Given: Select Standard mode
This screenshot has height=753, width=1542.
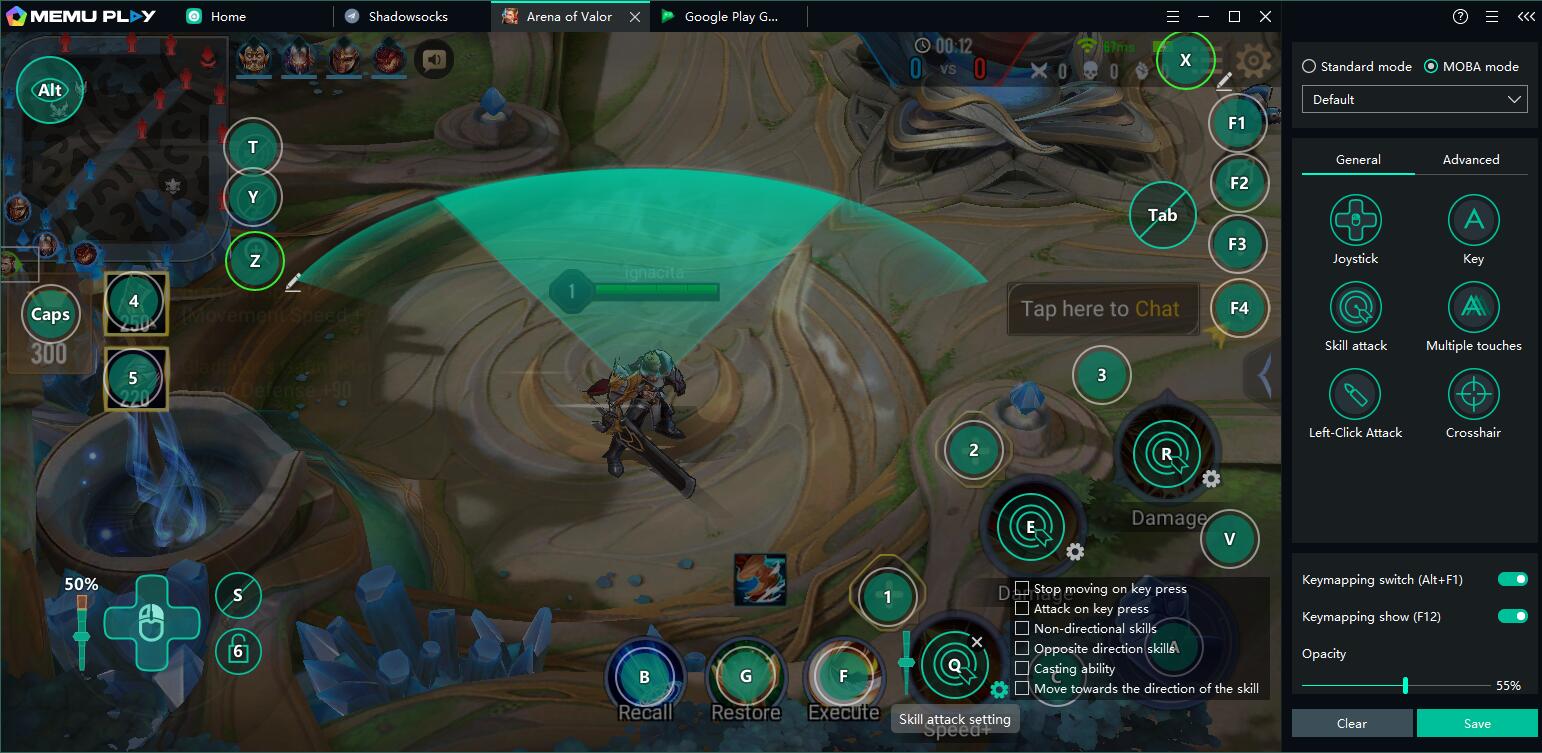Looking at the screenshot, I should click(1309, 66).
